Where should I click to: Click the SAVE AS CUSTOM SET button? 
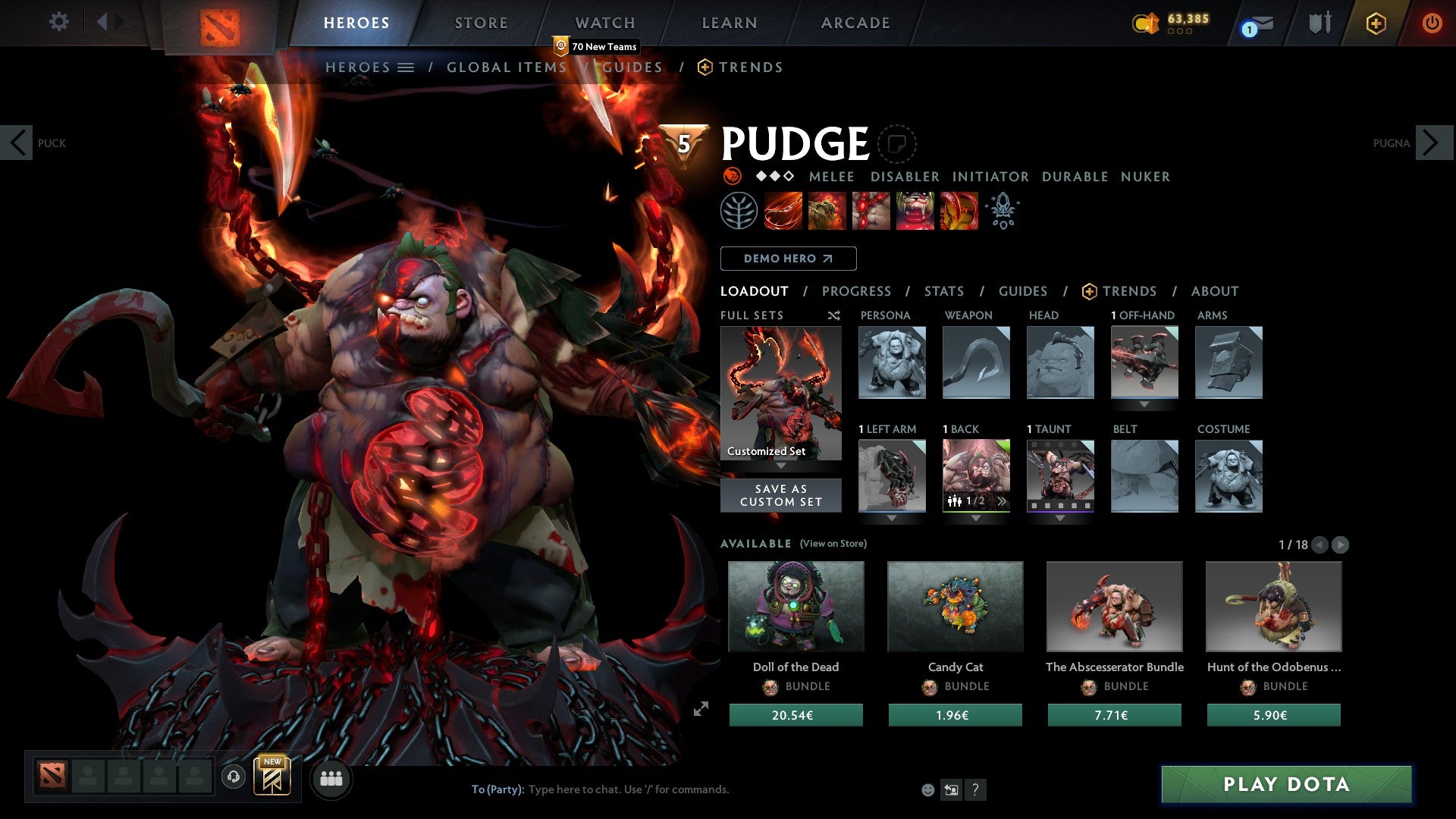pyautogui.click(x=780, y=494)
